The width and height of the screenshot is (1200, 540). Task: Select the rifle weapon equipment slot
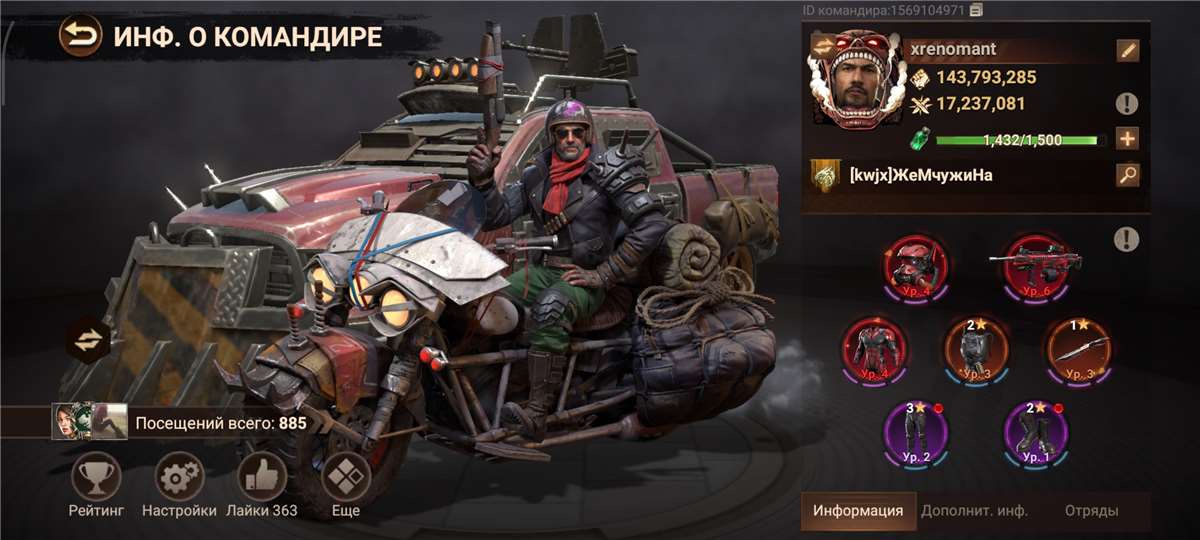(1035, 266)
